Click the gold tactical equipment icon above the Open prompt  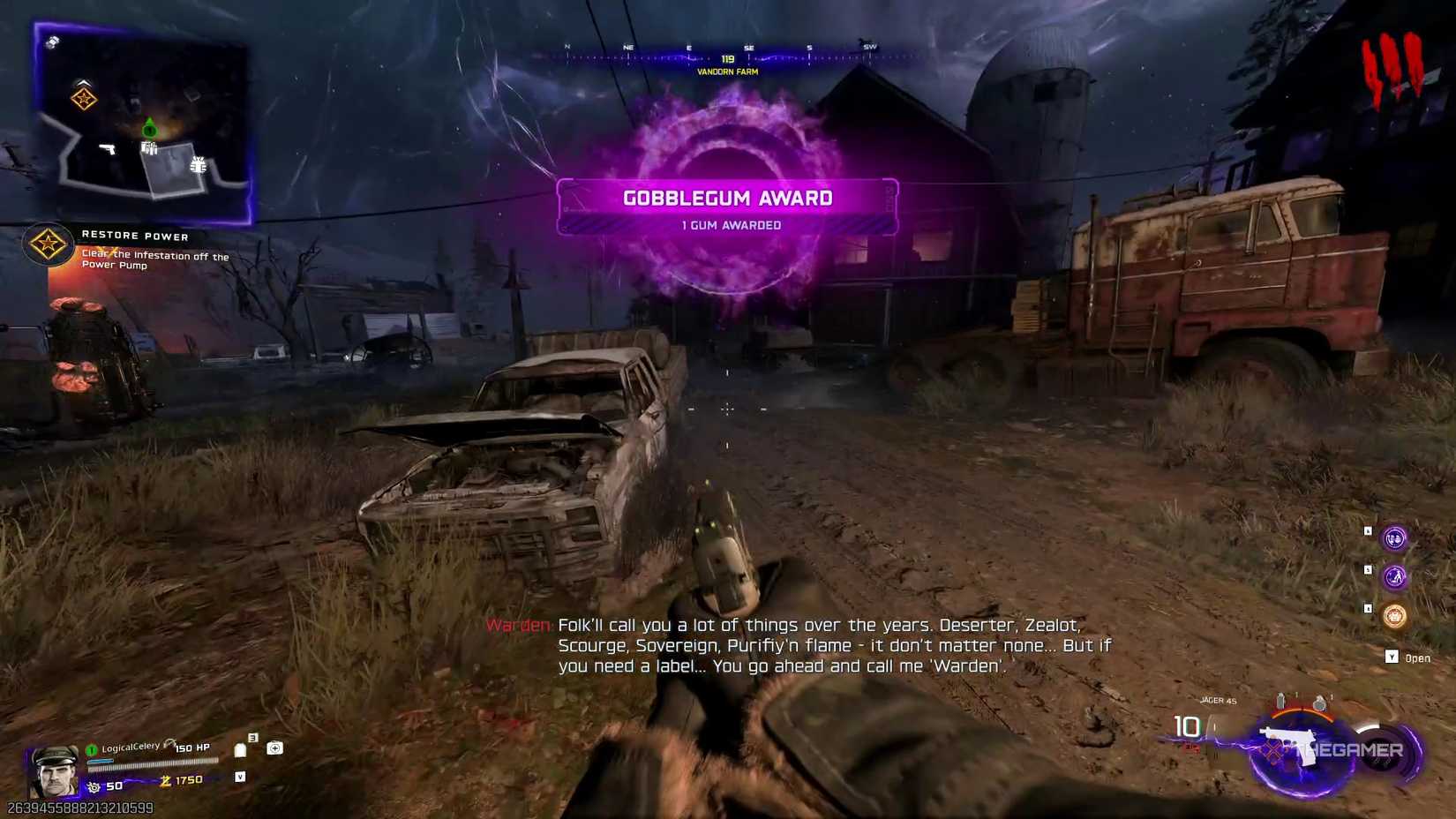click(x=1395, y=616)
